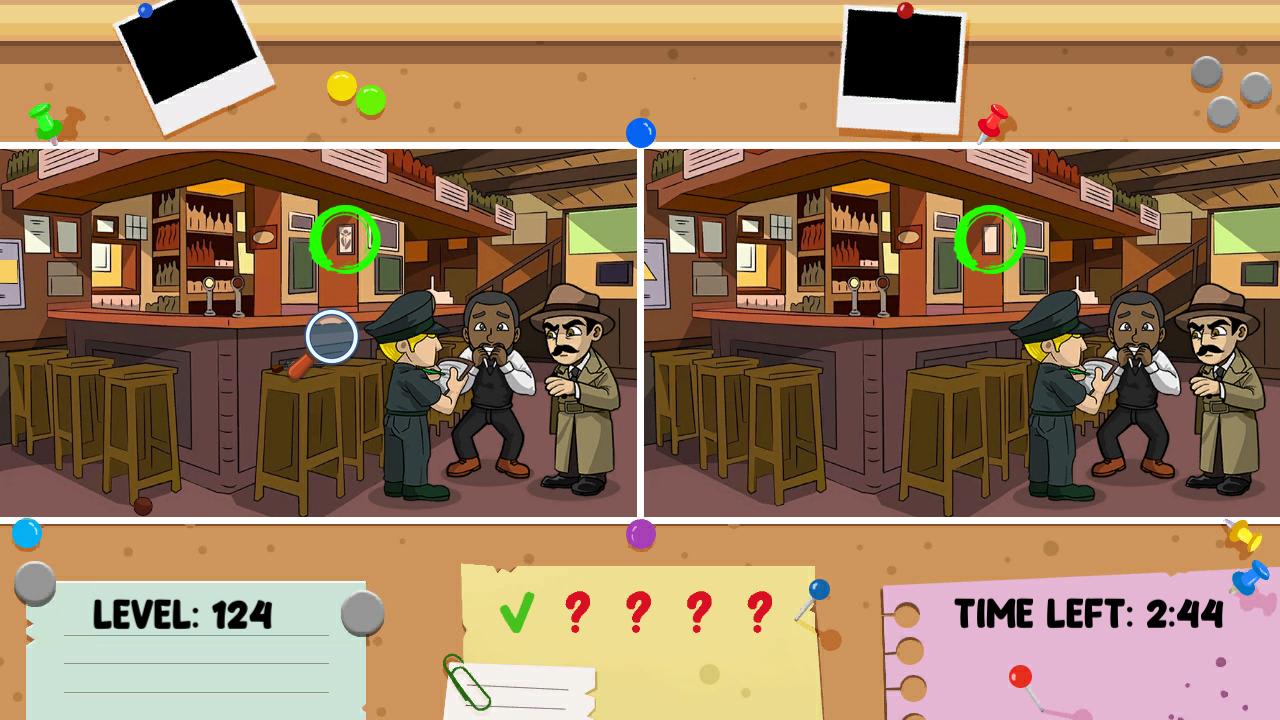This screenshot has width=1280, height=720.
Task: Click the yellow ball pin near the top
Action: coord(340,88)
